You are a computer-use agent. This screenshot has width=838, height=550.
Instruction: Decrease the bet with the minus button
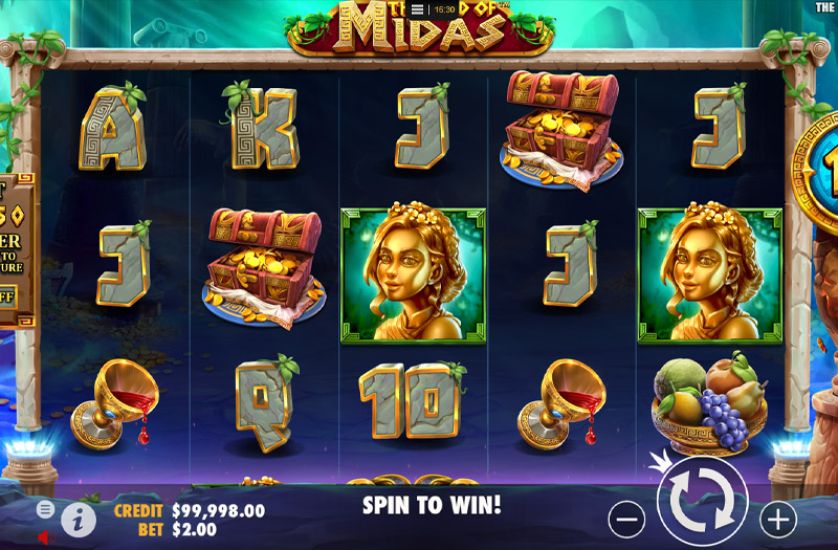[x=627, y=518]
